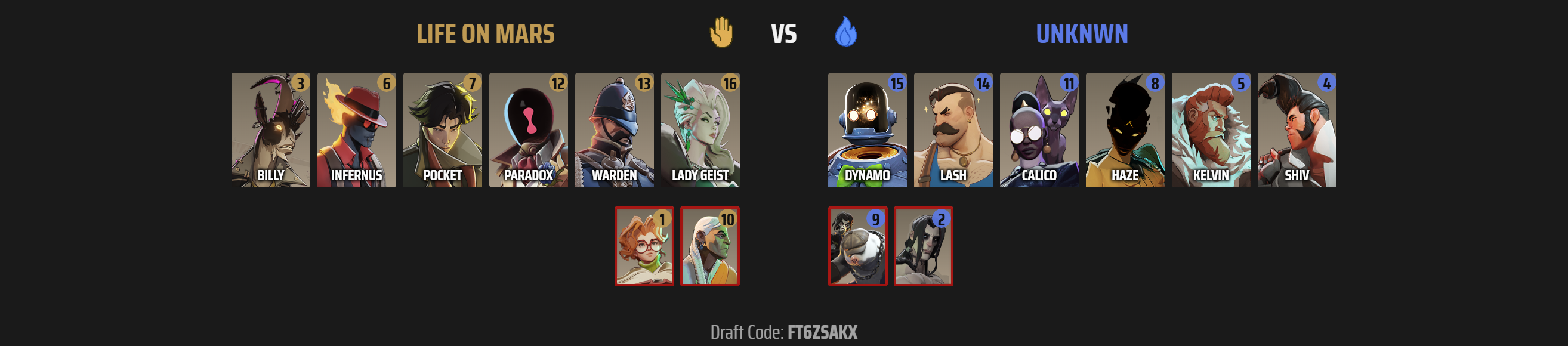Click the Life On Mars team name
The height and width of the screenshot is (346, 1568).
[485, 34]
